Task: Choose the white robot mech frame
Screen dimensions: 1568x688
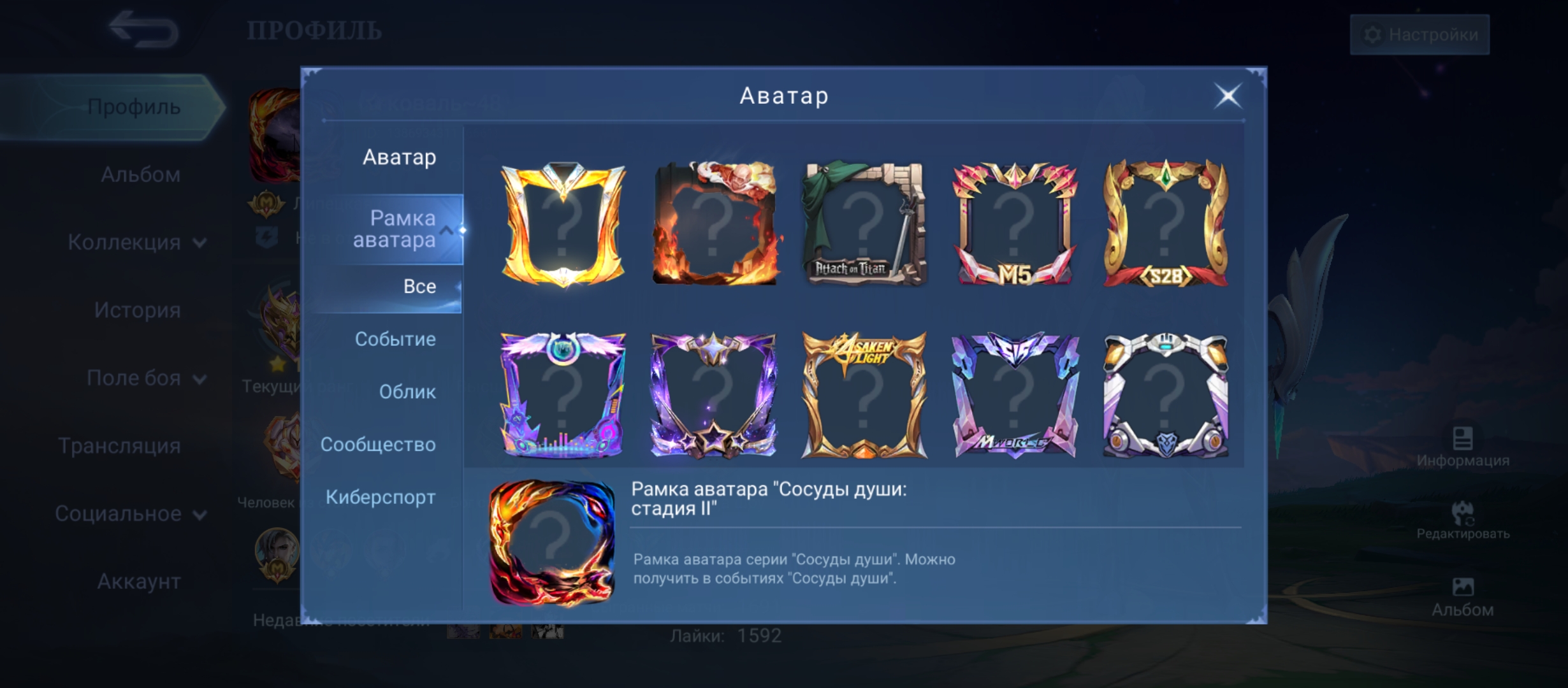Action: pyautogui.click(x=1165, y=395)
